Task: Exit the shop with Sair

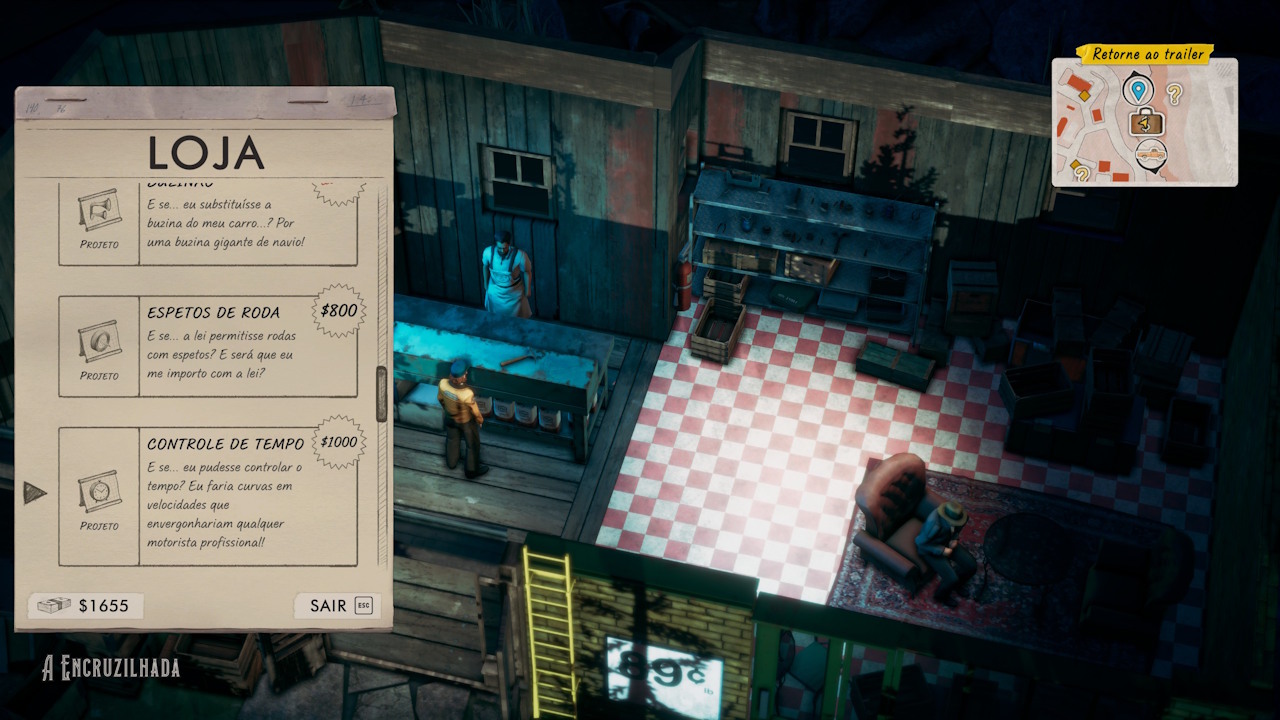Action: 337,606
